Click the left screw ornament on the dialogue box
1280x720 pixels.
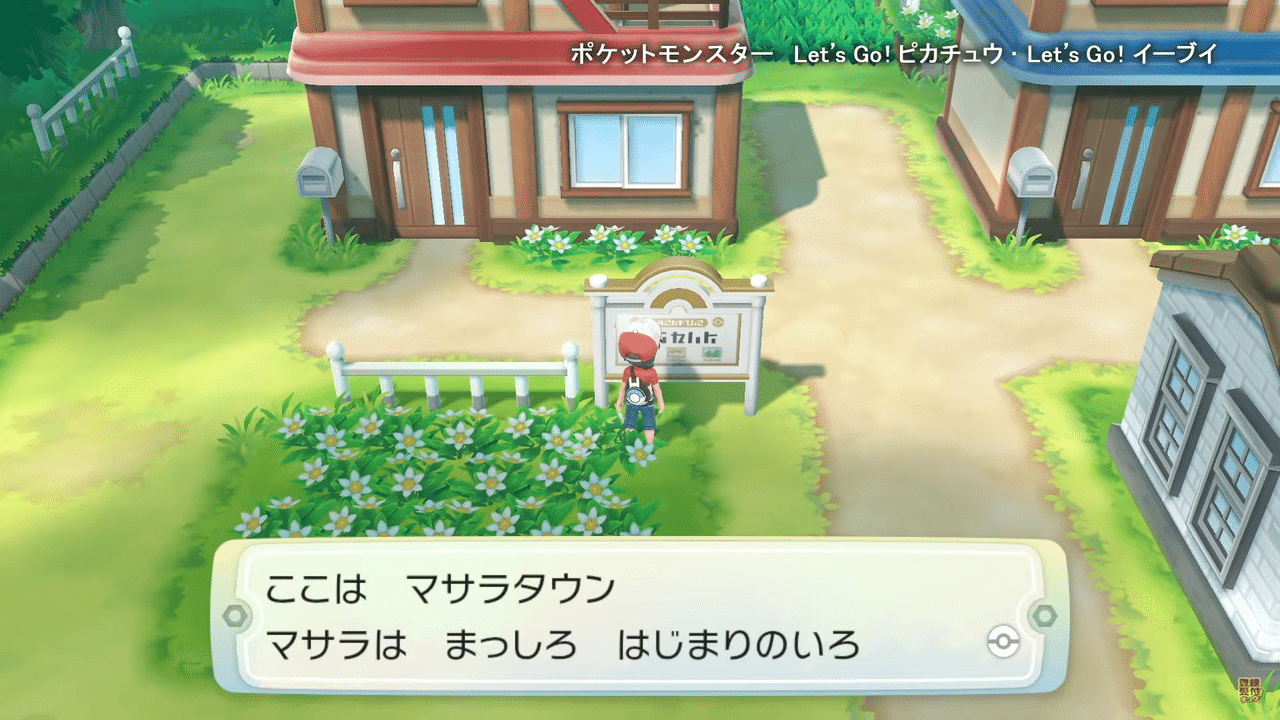(x=238, y=617)
